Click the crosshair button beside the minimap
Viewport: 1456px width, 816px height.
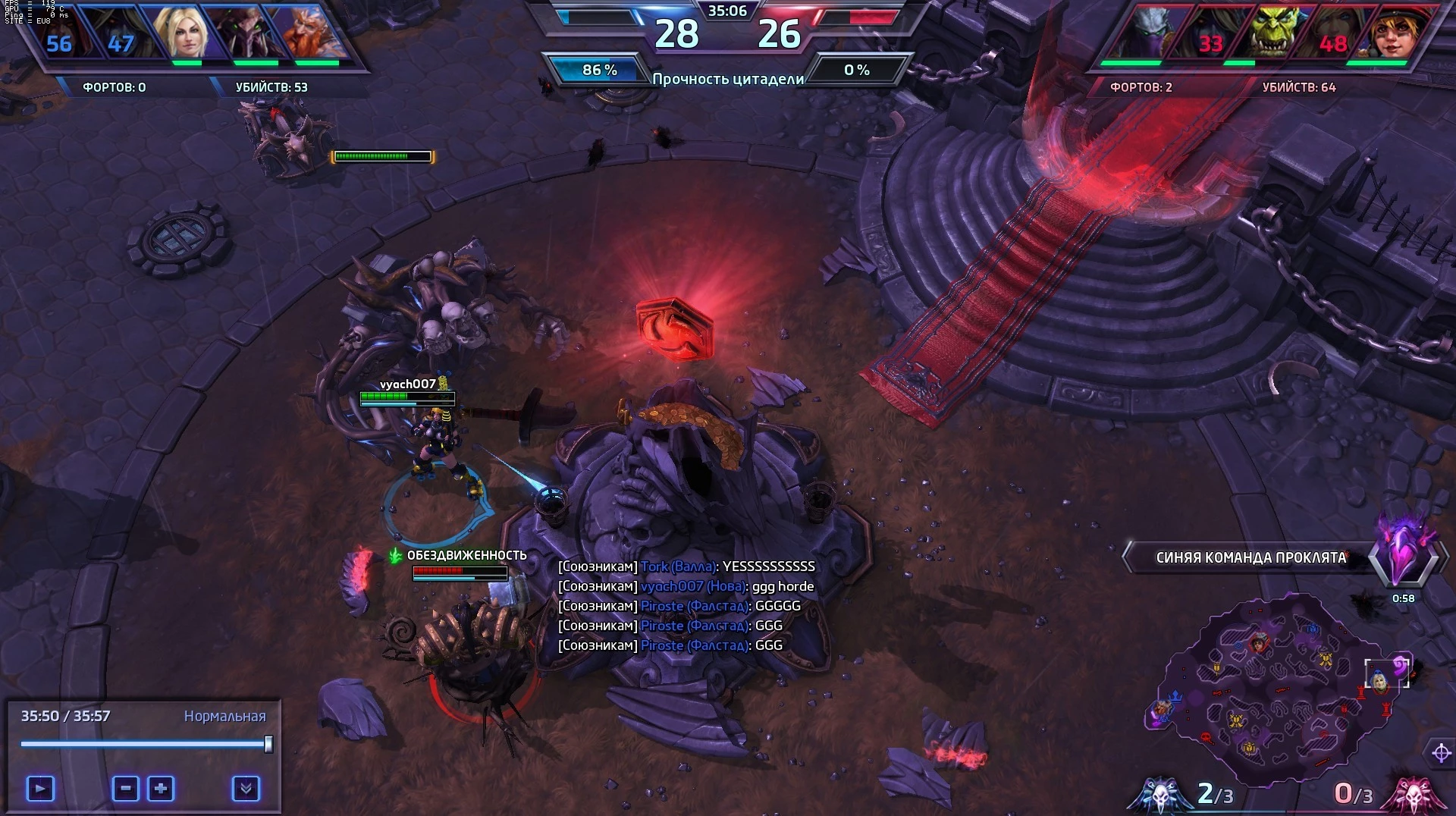pos(1441,753)
